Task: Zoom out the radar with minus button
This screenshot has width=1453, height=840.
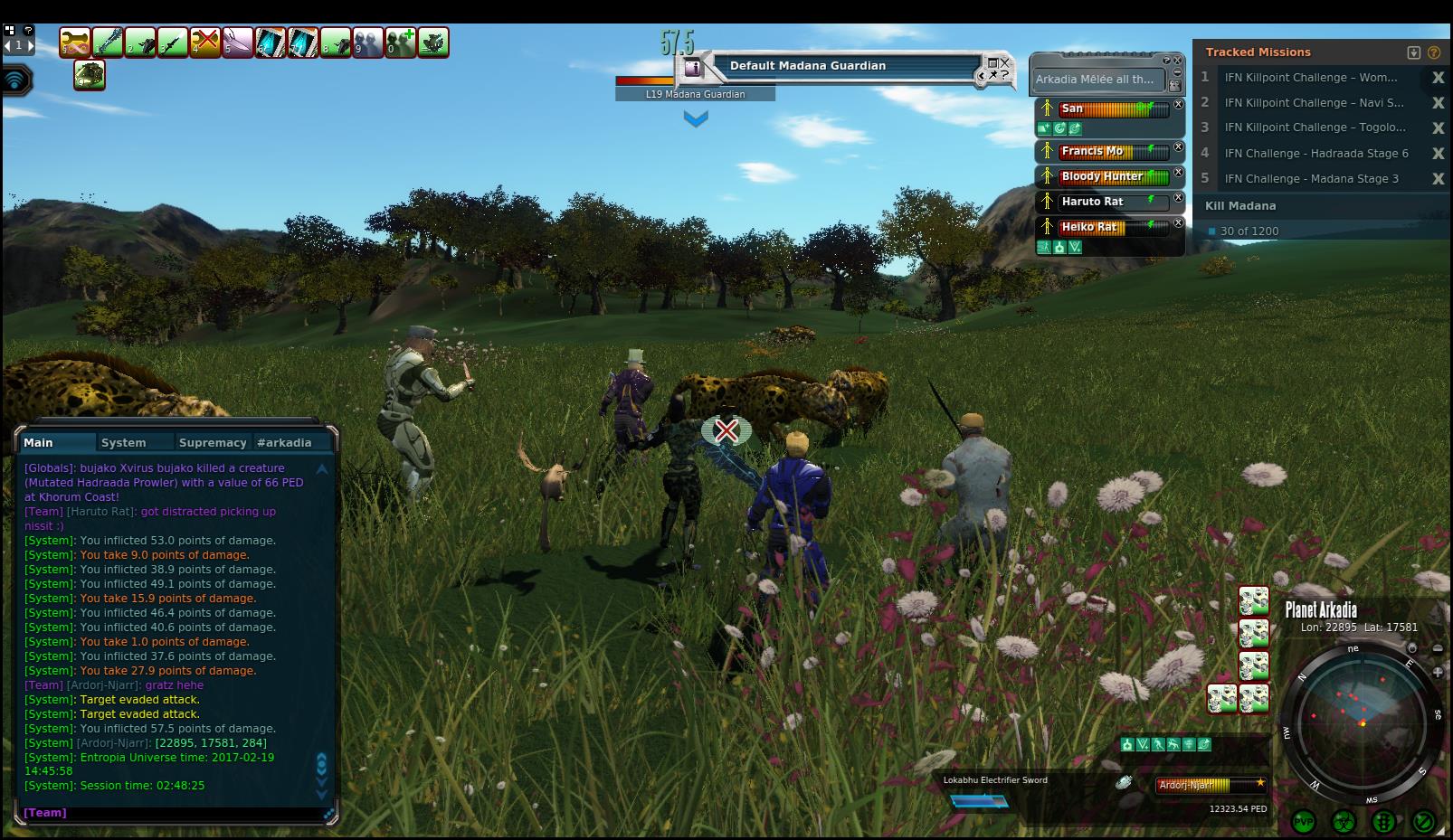Action: 1439,648
